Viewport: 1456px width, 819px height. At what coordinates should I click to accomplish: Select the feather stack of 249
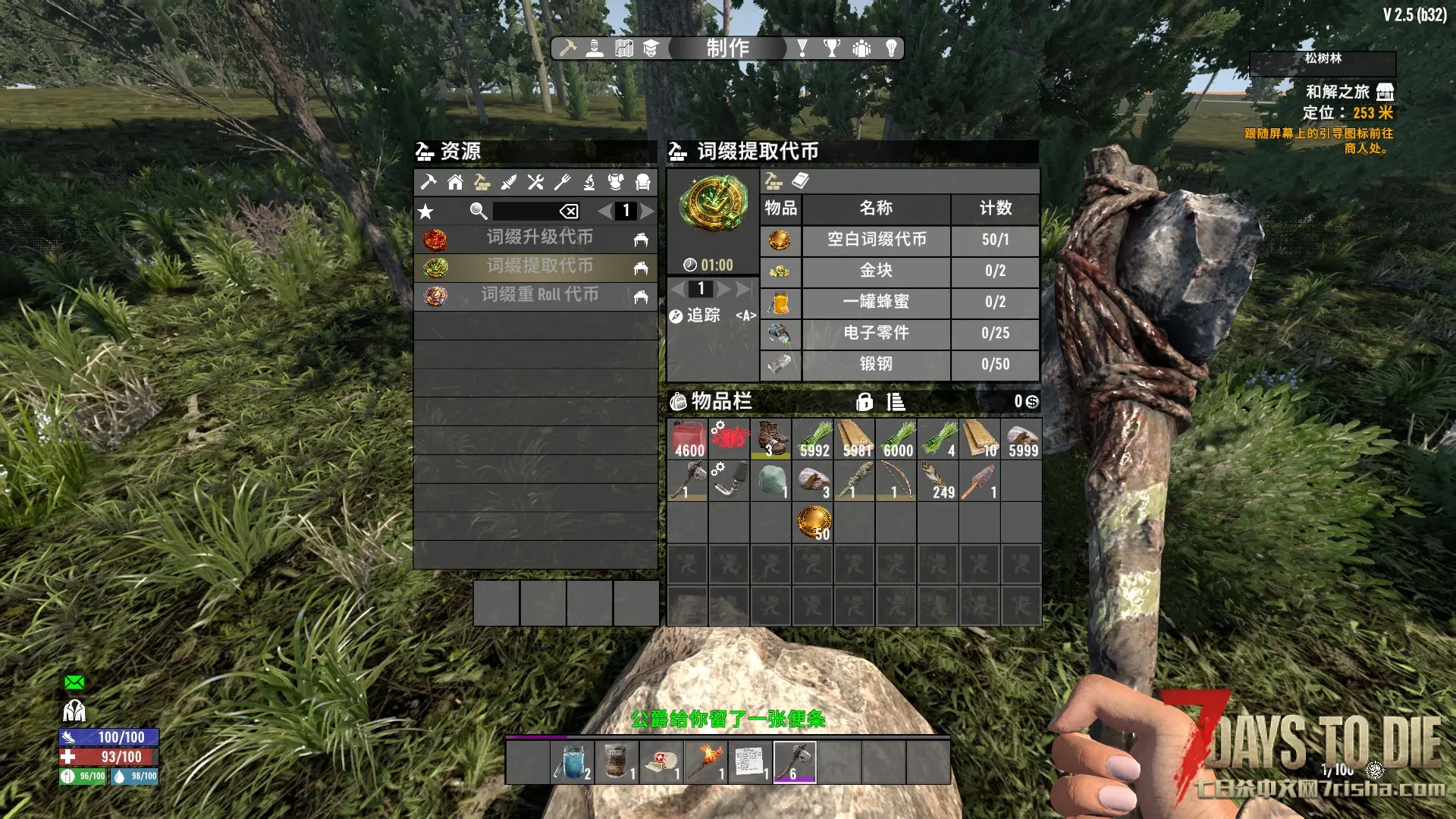(938, 481)
